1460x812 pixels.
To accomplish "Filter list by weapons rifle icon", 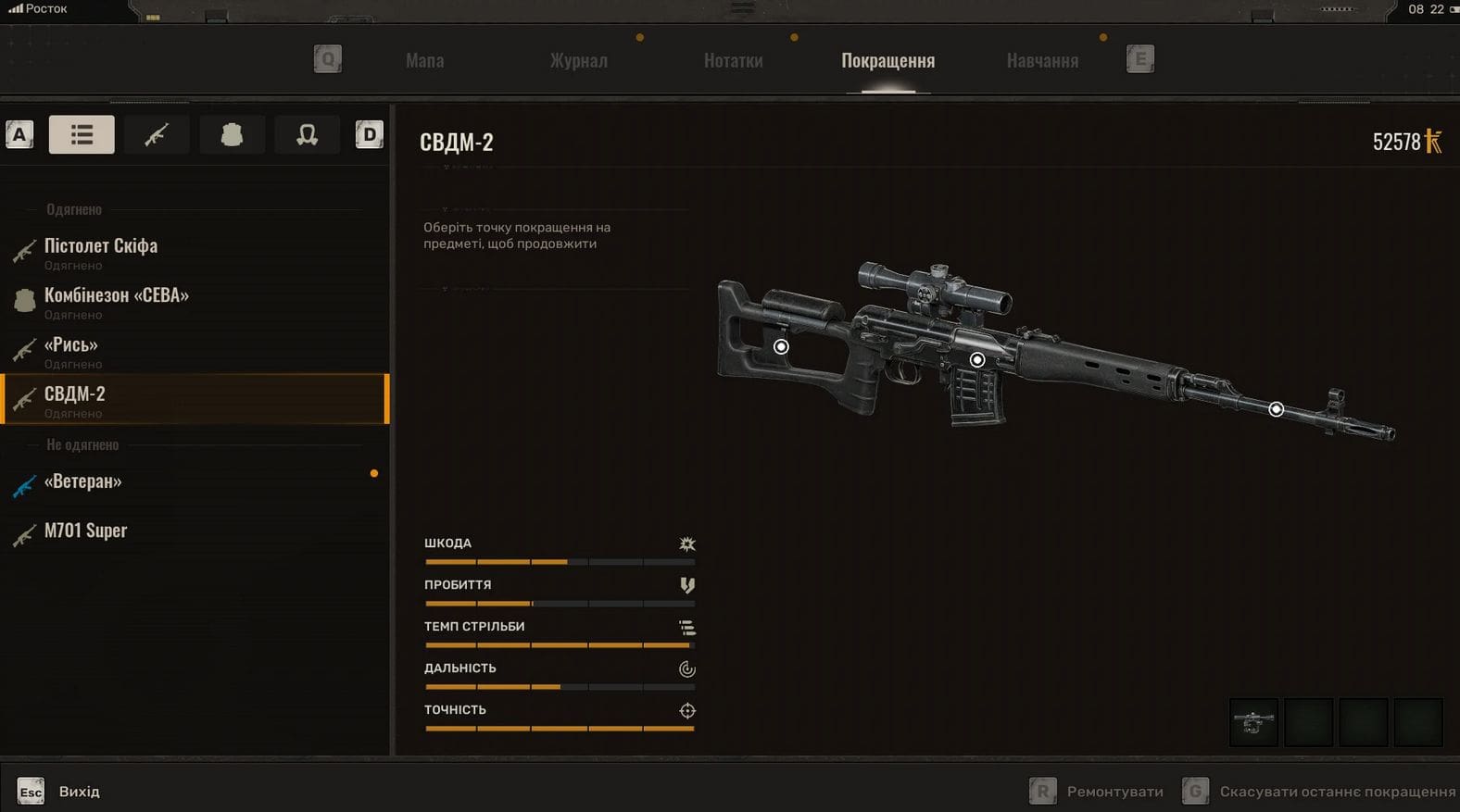I will 157,135.
